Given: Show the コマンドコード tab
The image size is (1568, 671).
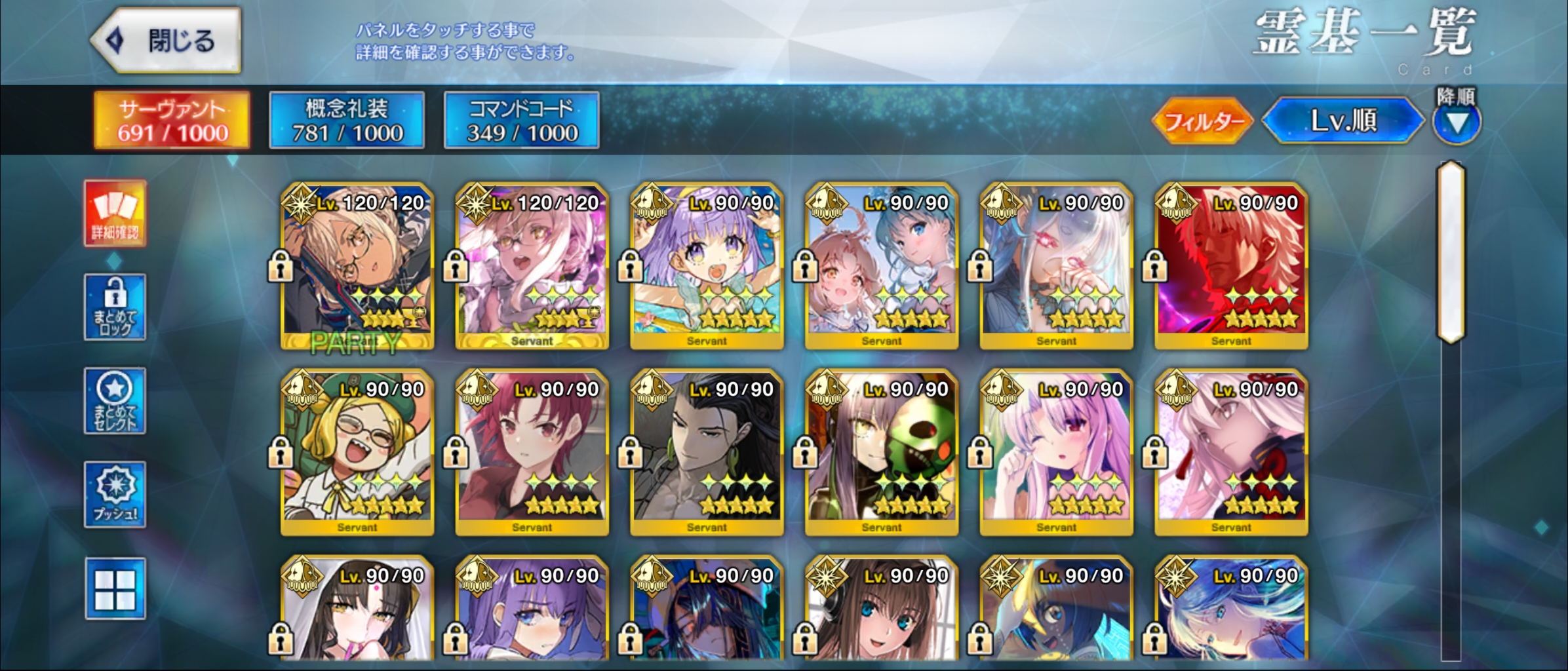Looking at the screenshot, I should coord(521,121).
